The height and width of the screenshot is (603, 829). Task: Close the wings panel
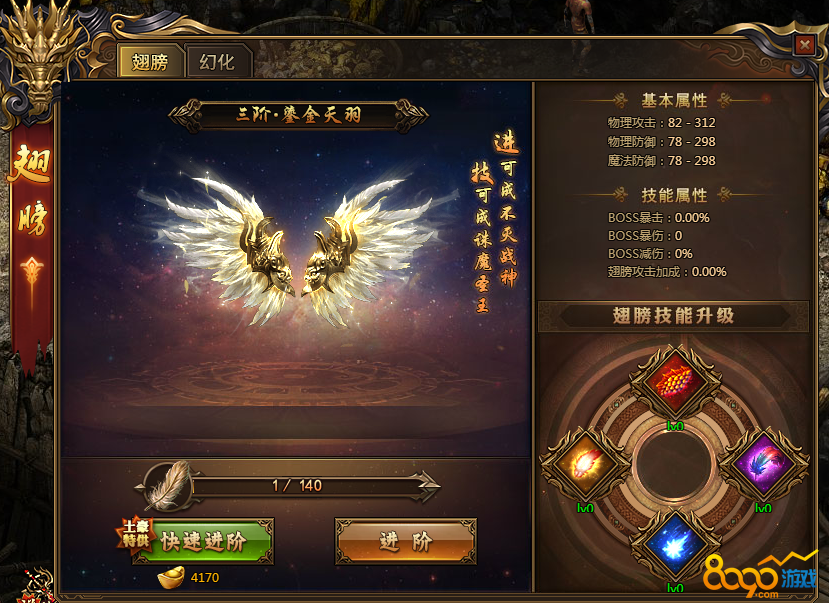[x=803, y=45]
